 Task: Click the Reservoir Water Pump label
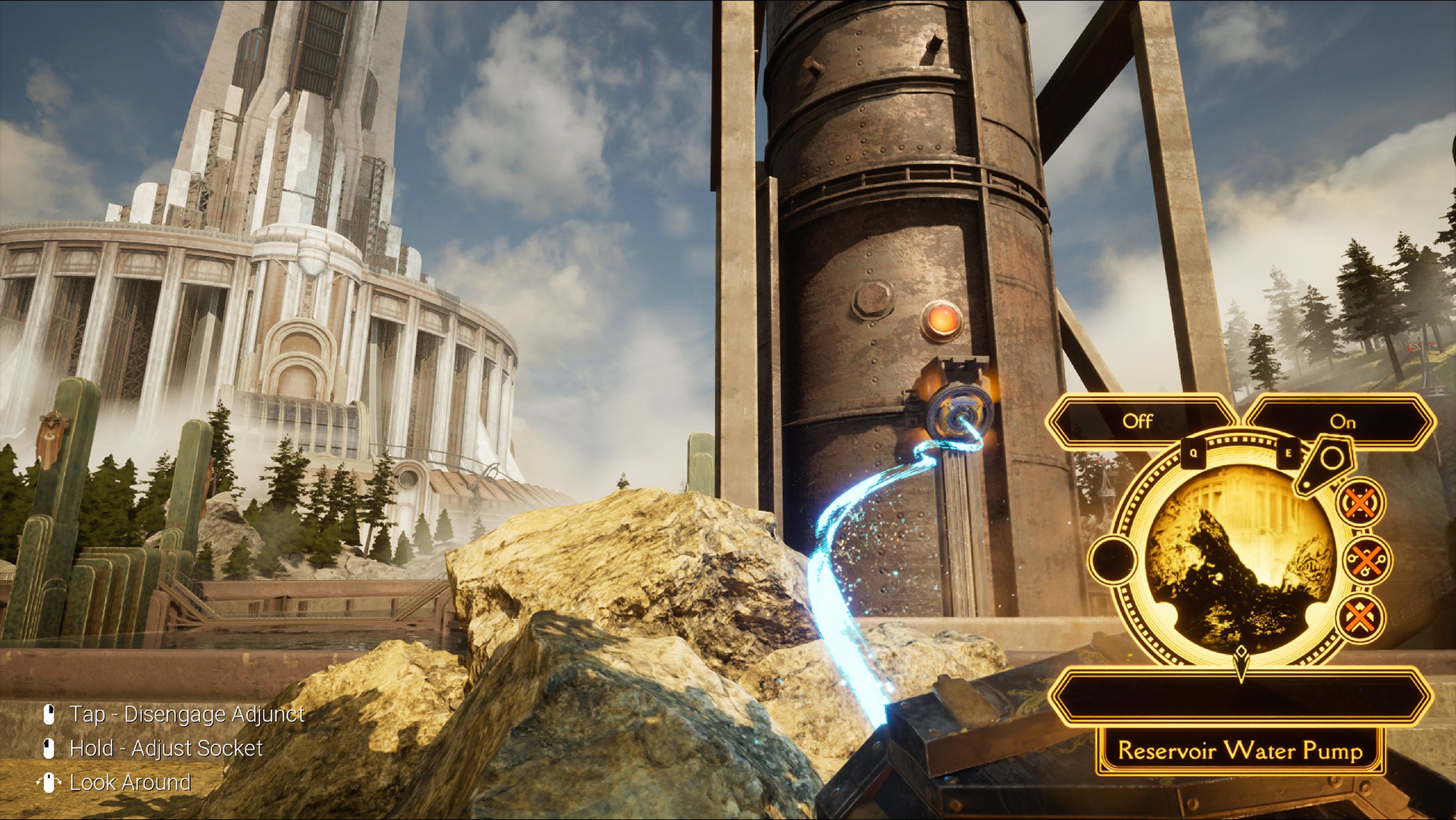tap(1240, 750)
